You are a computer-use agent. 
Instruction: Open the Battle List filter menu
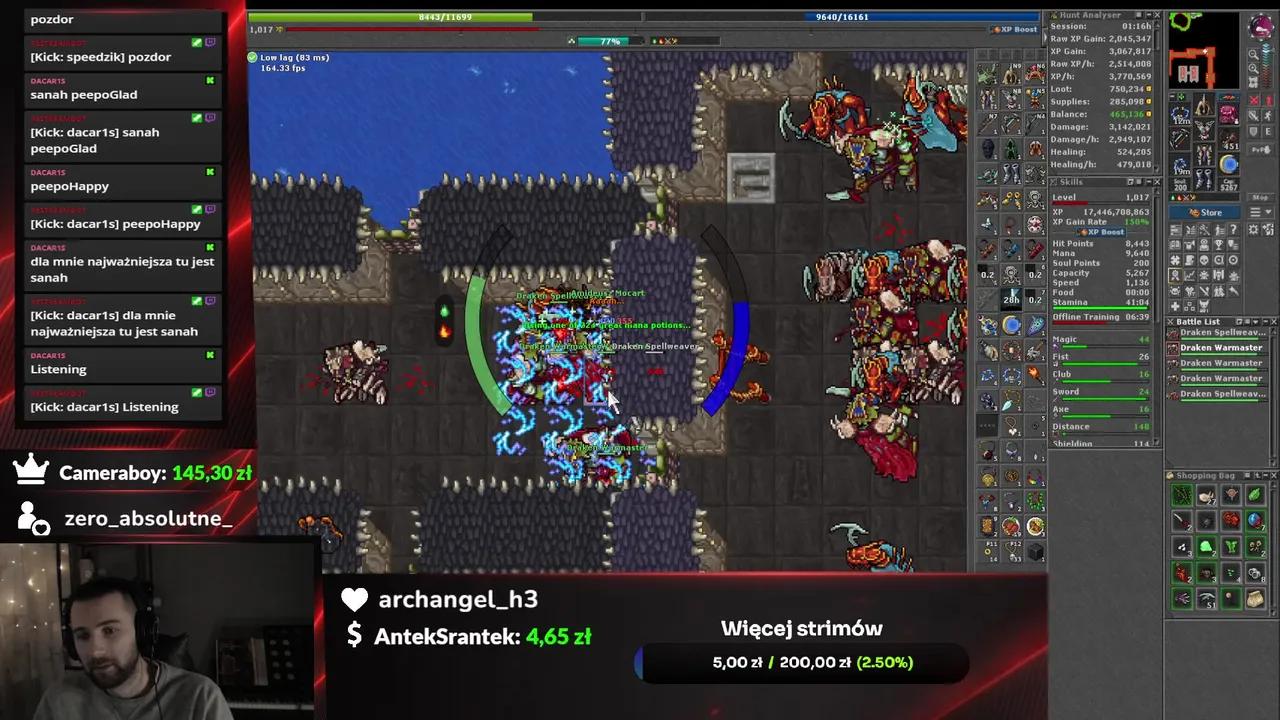[x=1248, y=321]
